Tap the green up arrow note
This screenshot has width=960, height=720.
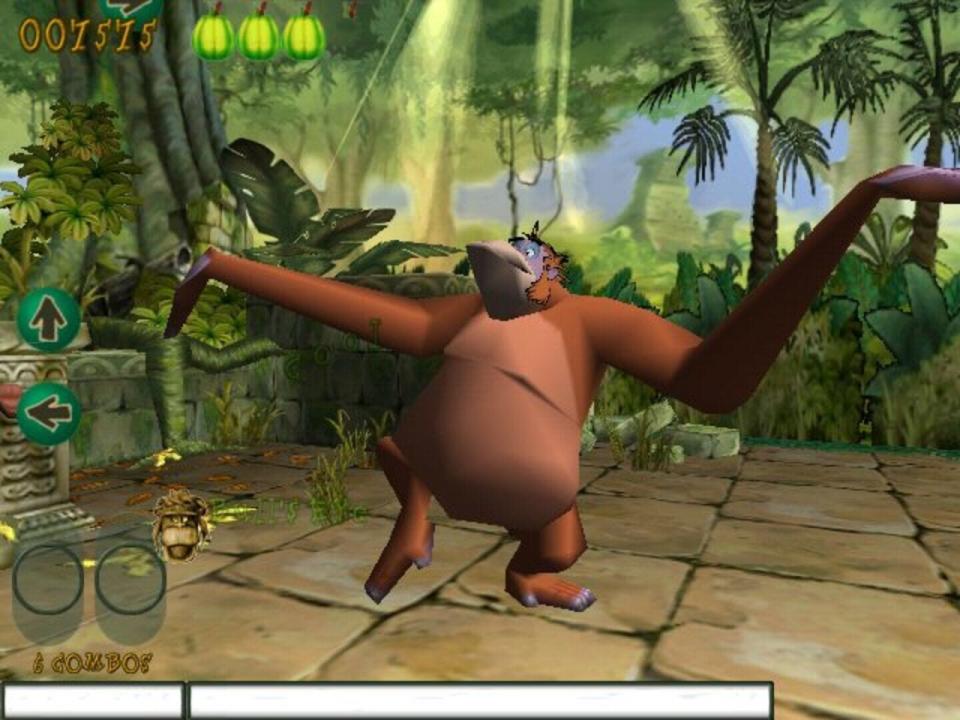click(x=49, y=320)
